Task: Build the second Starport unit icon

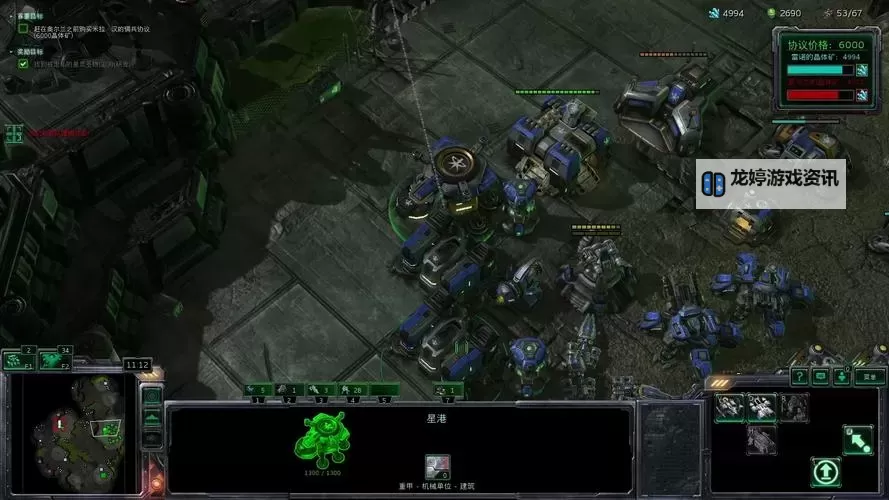Action: click(761, 406)
